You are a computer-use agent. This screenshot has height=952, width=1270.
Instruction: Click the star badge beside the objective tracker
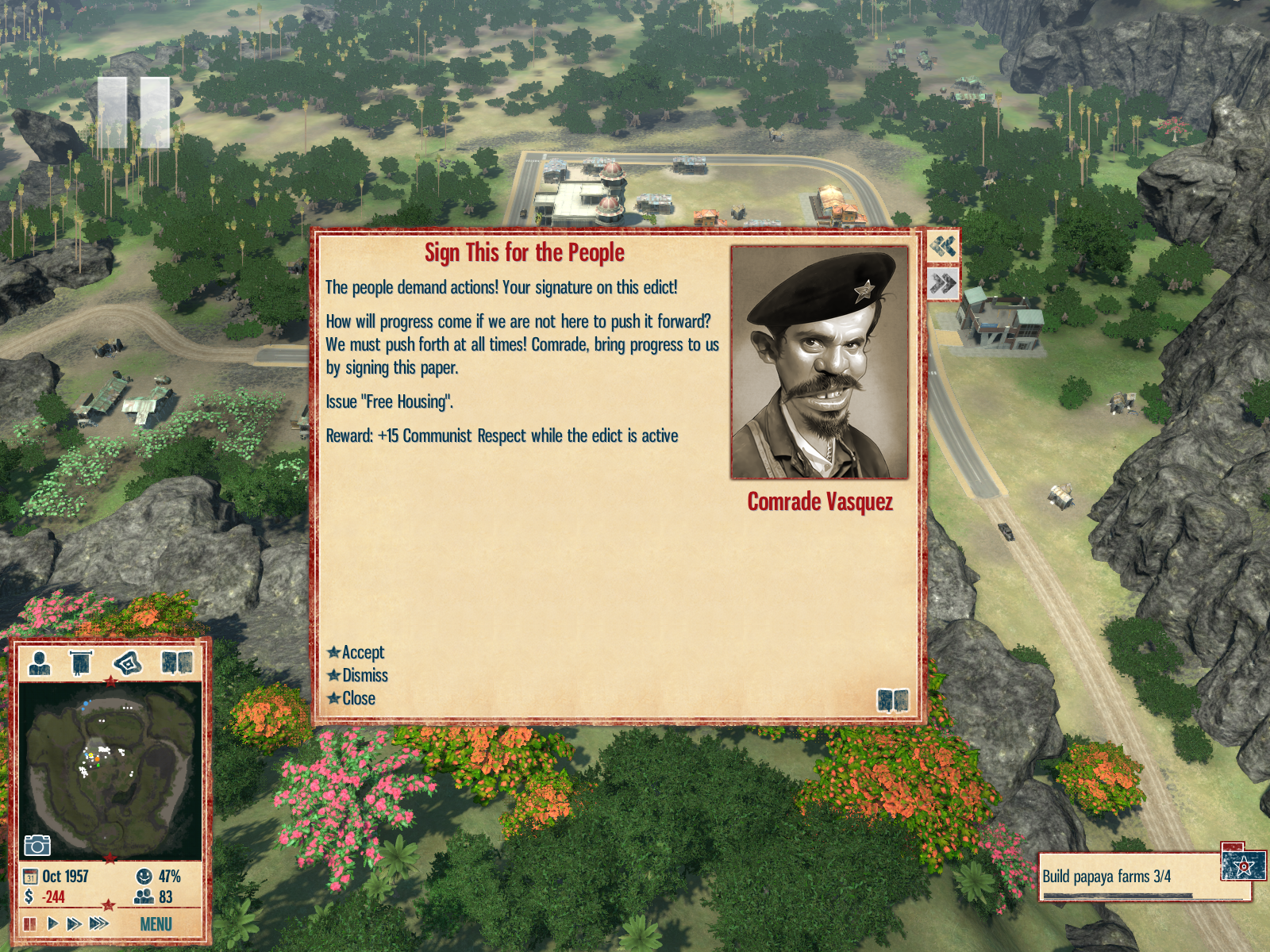[x=1243, y=866]
